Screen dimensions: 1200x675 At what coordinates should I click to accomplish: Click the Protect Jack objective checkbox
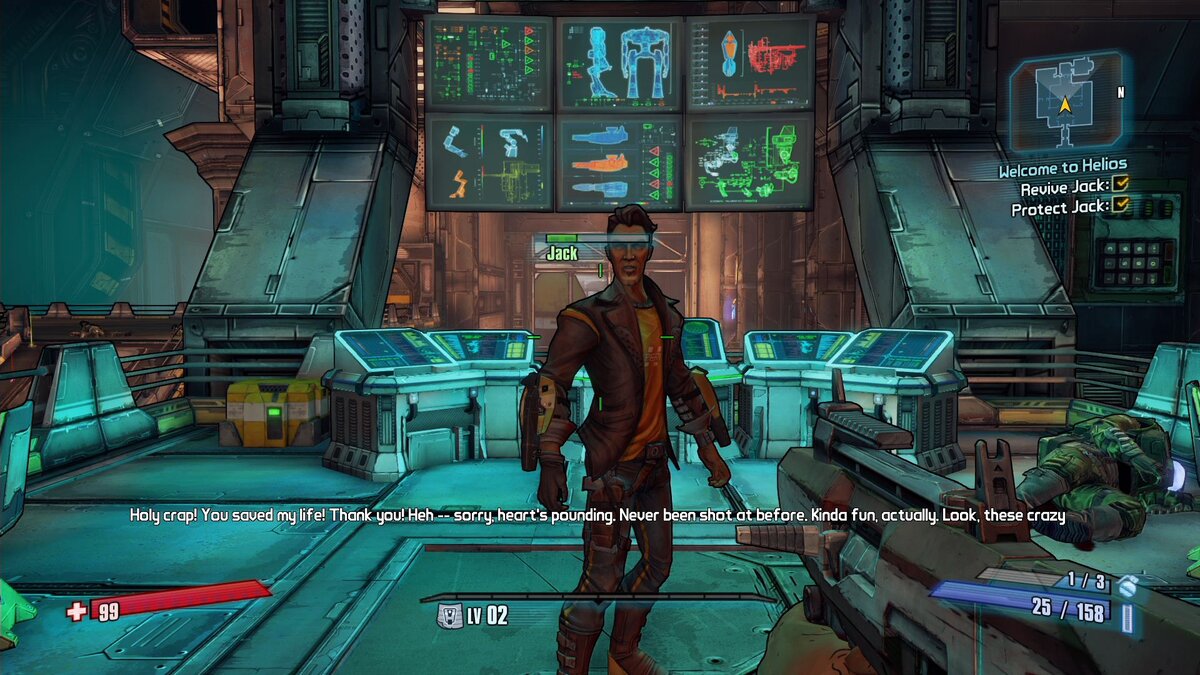1121,206
